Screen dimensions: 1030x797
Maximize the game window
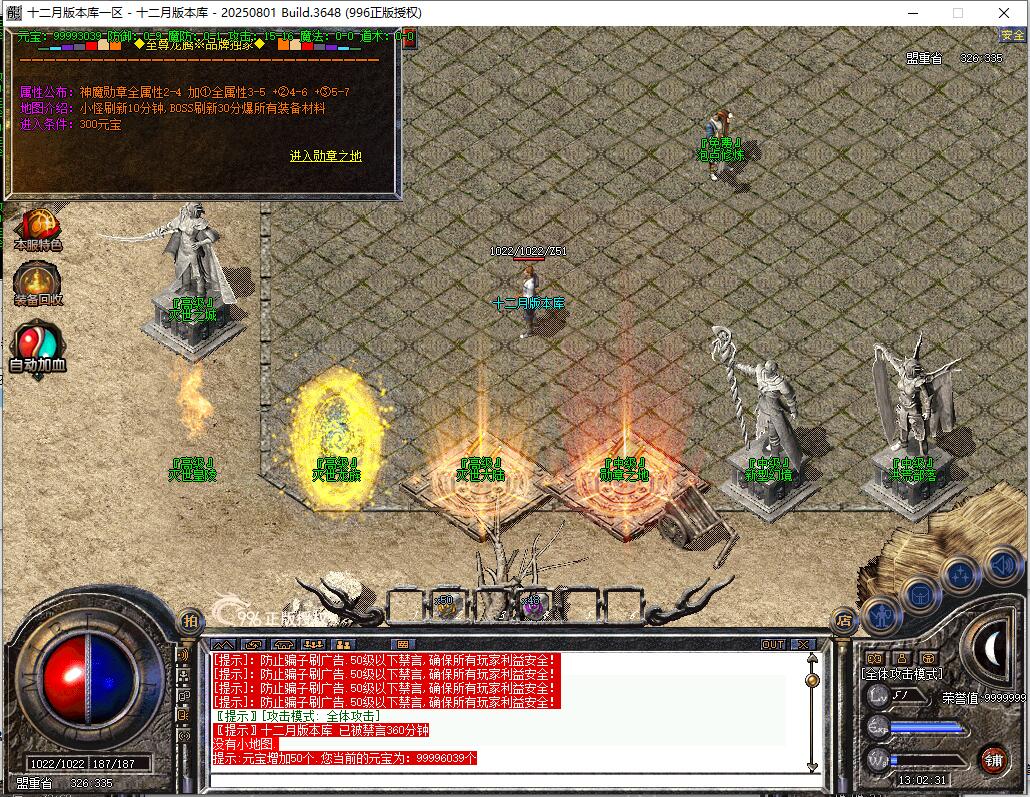957,13
